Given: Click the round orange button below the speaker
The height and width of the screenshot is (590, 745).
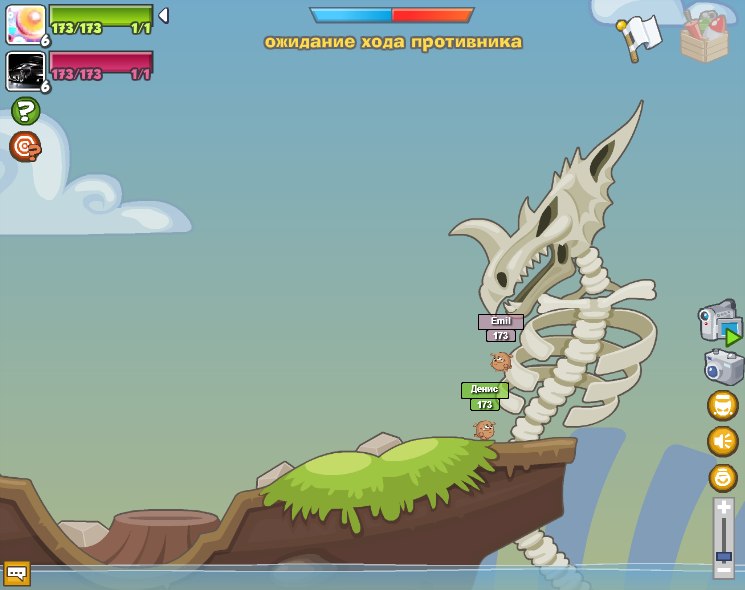Looking at the screenshot, I should (722, 477).
